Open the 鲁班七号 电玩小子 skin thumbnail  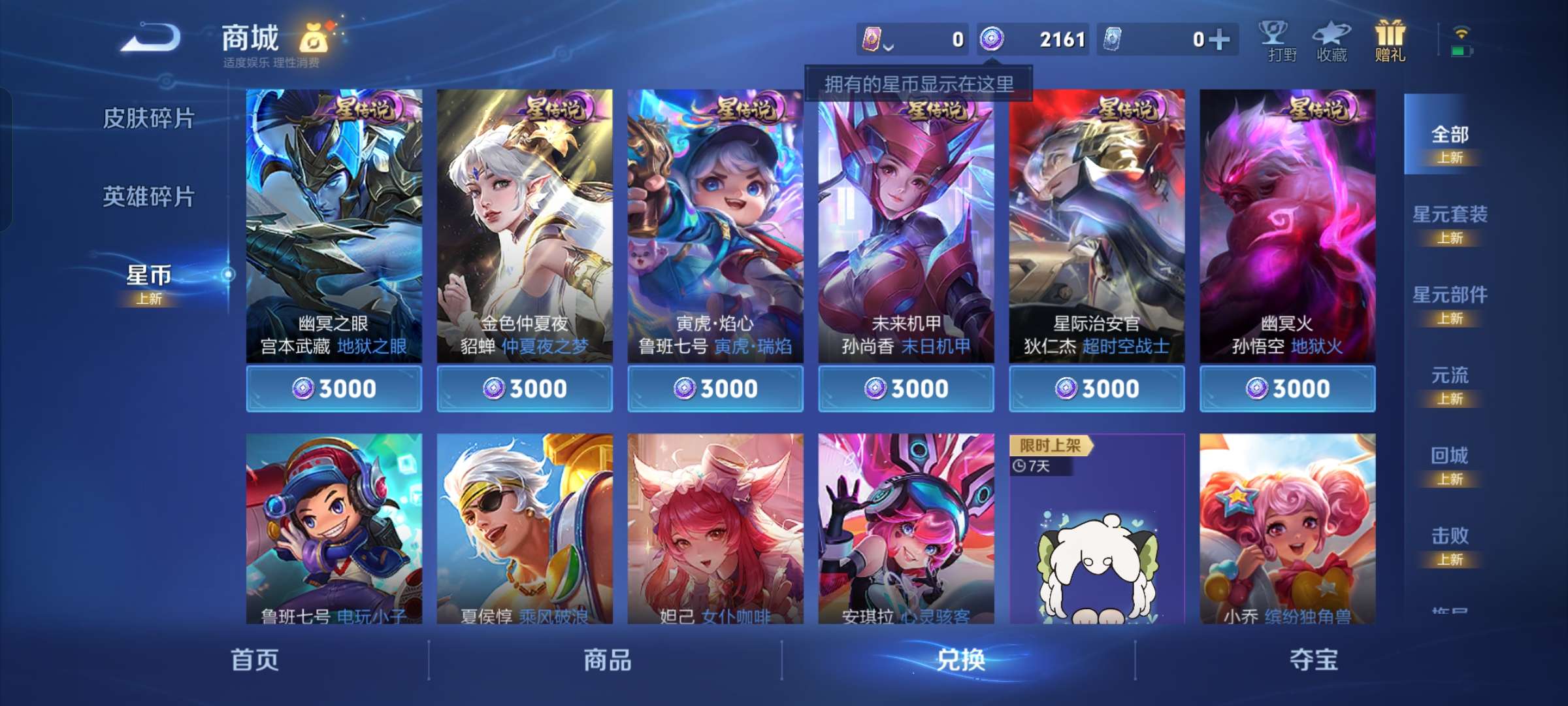point(335,531)
